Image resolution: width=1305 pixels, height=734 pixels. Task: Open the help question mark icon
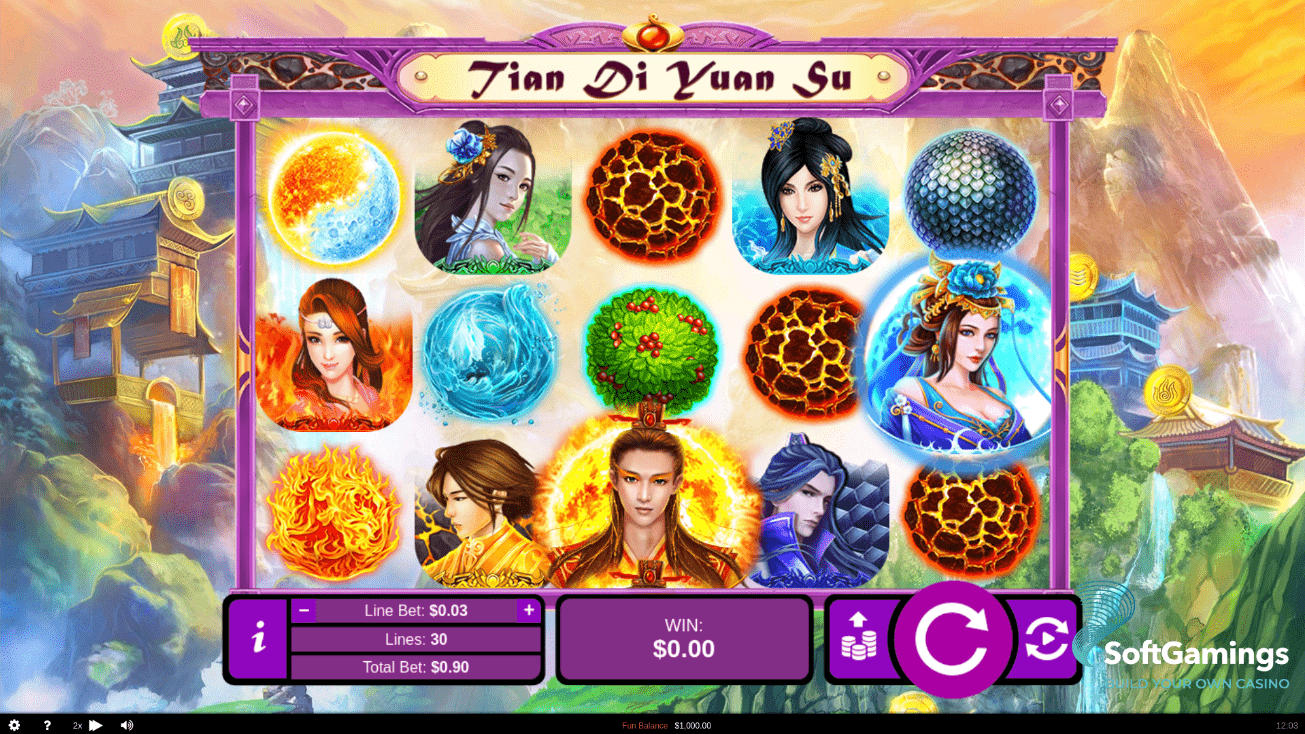[x=46, y=724]
